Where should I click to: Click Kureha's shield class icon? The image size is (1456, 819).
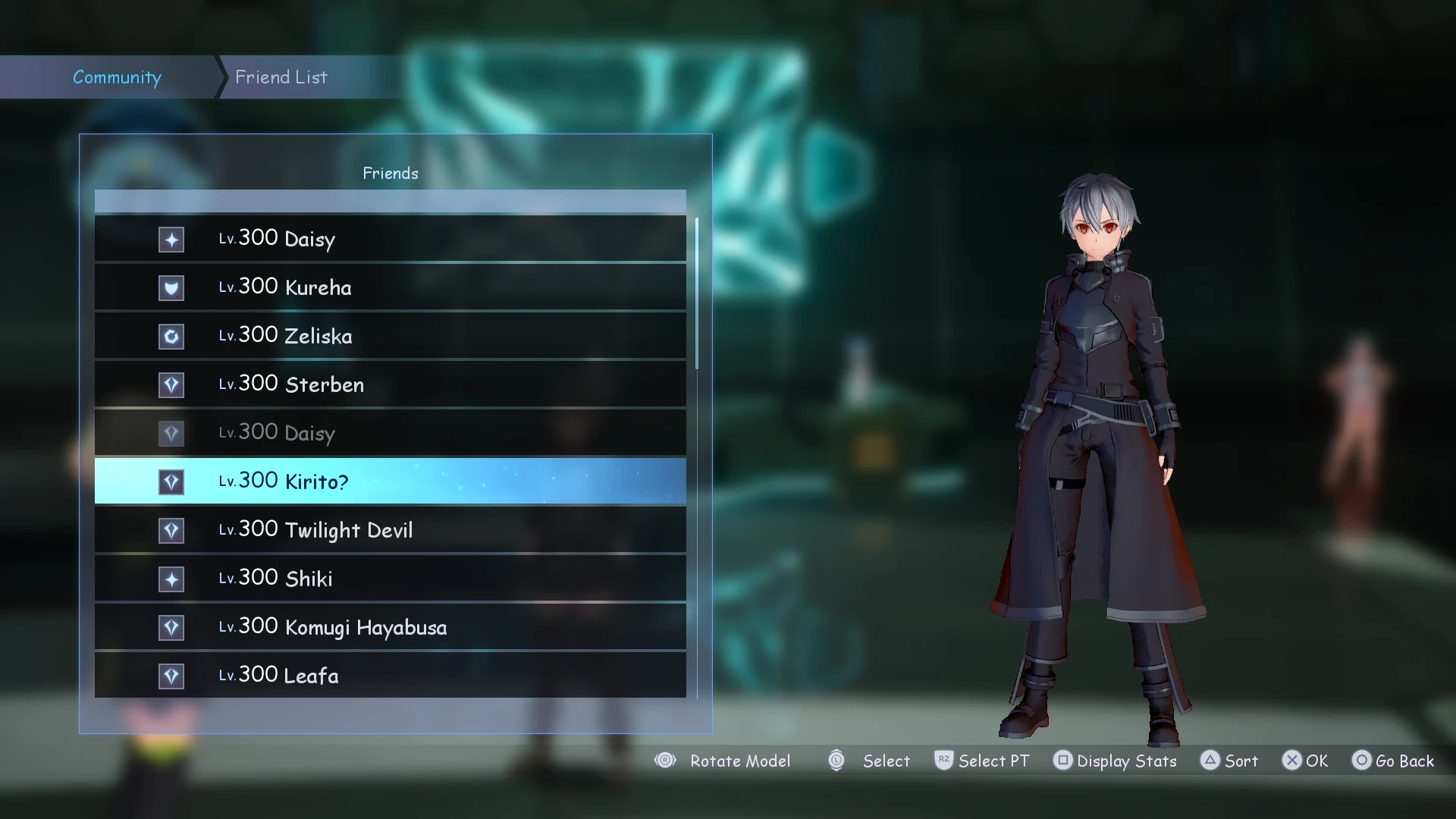click(171, 288)
